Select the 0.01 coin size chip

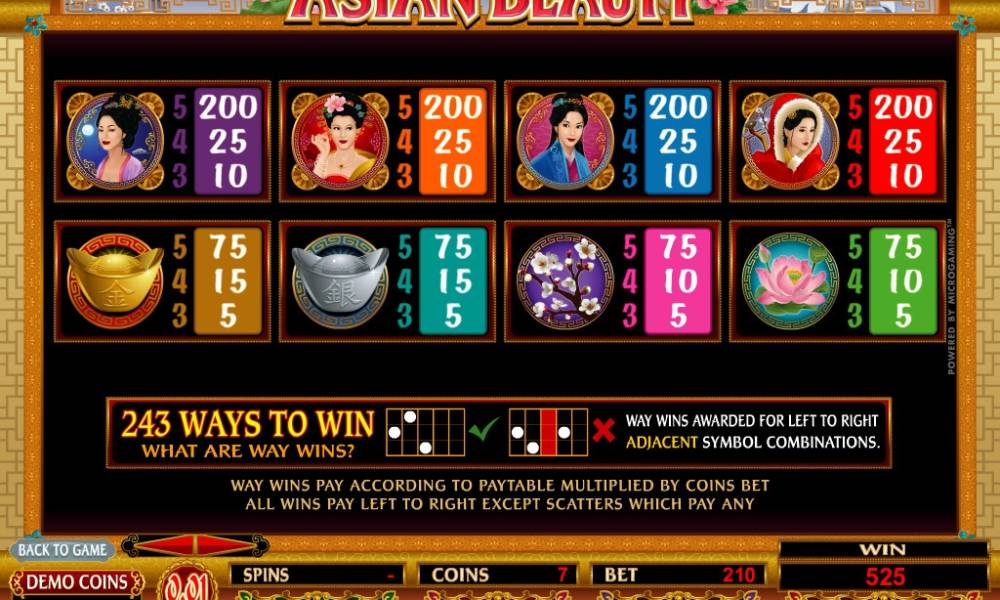pyautogui.click(x=187, y=584)
